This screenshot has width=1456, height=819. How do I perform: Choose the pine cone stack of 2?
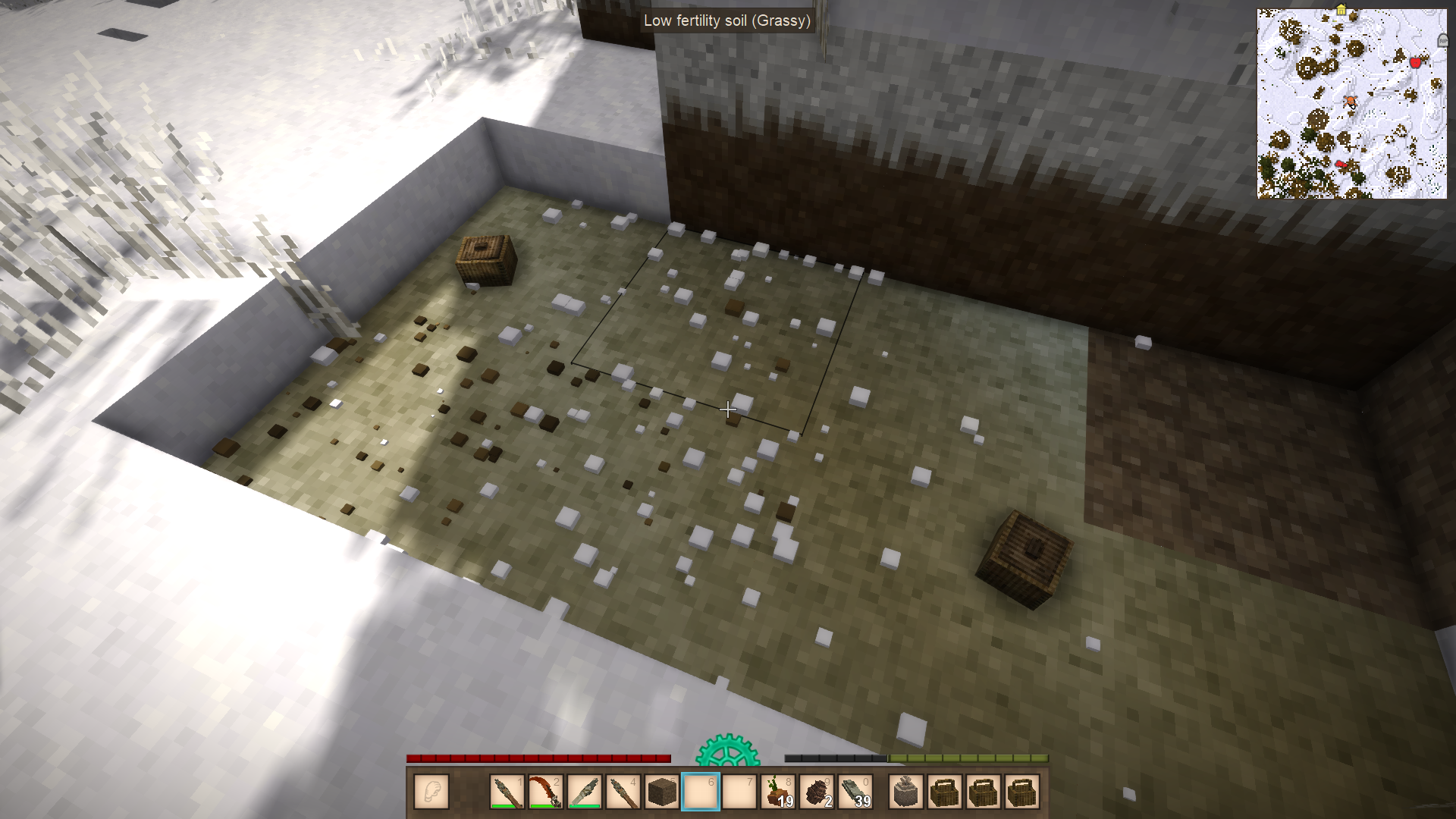tap(817, 792)
